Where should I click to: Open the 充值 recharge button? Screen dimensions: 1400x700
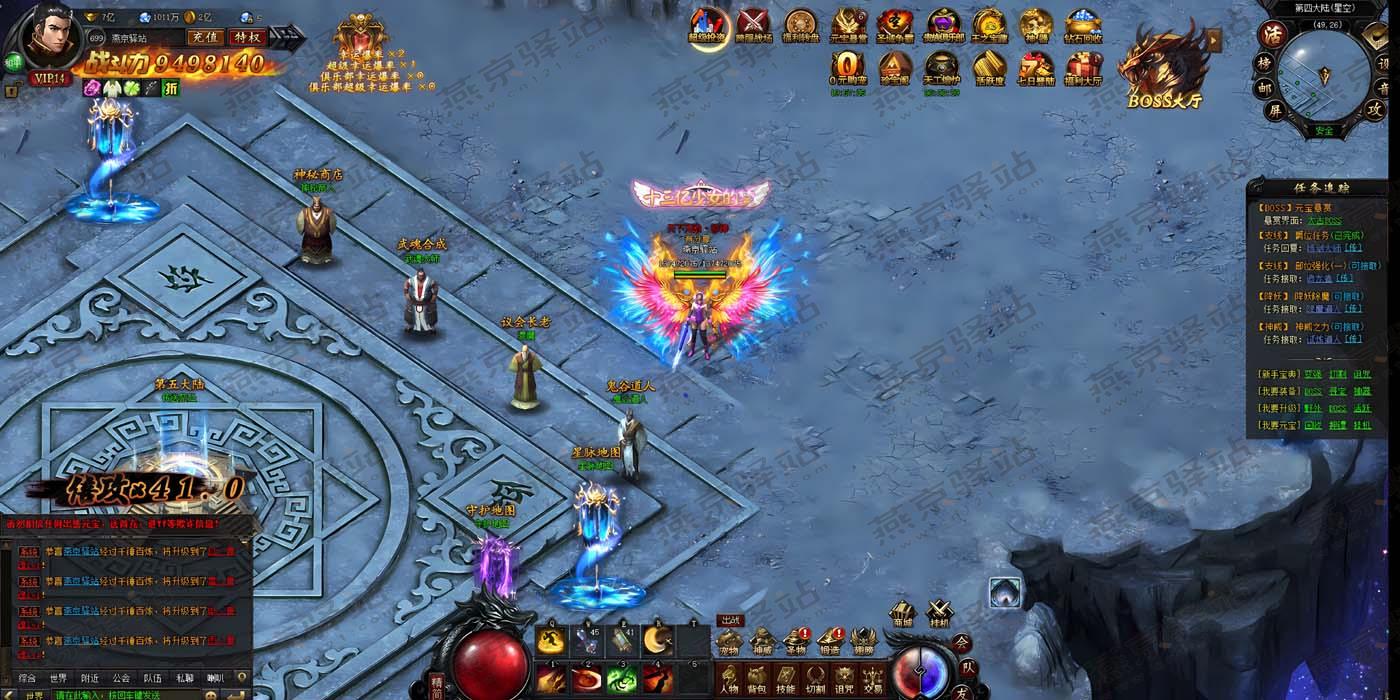(x=204, y=37)
